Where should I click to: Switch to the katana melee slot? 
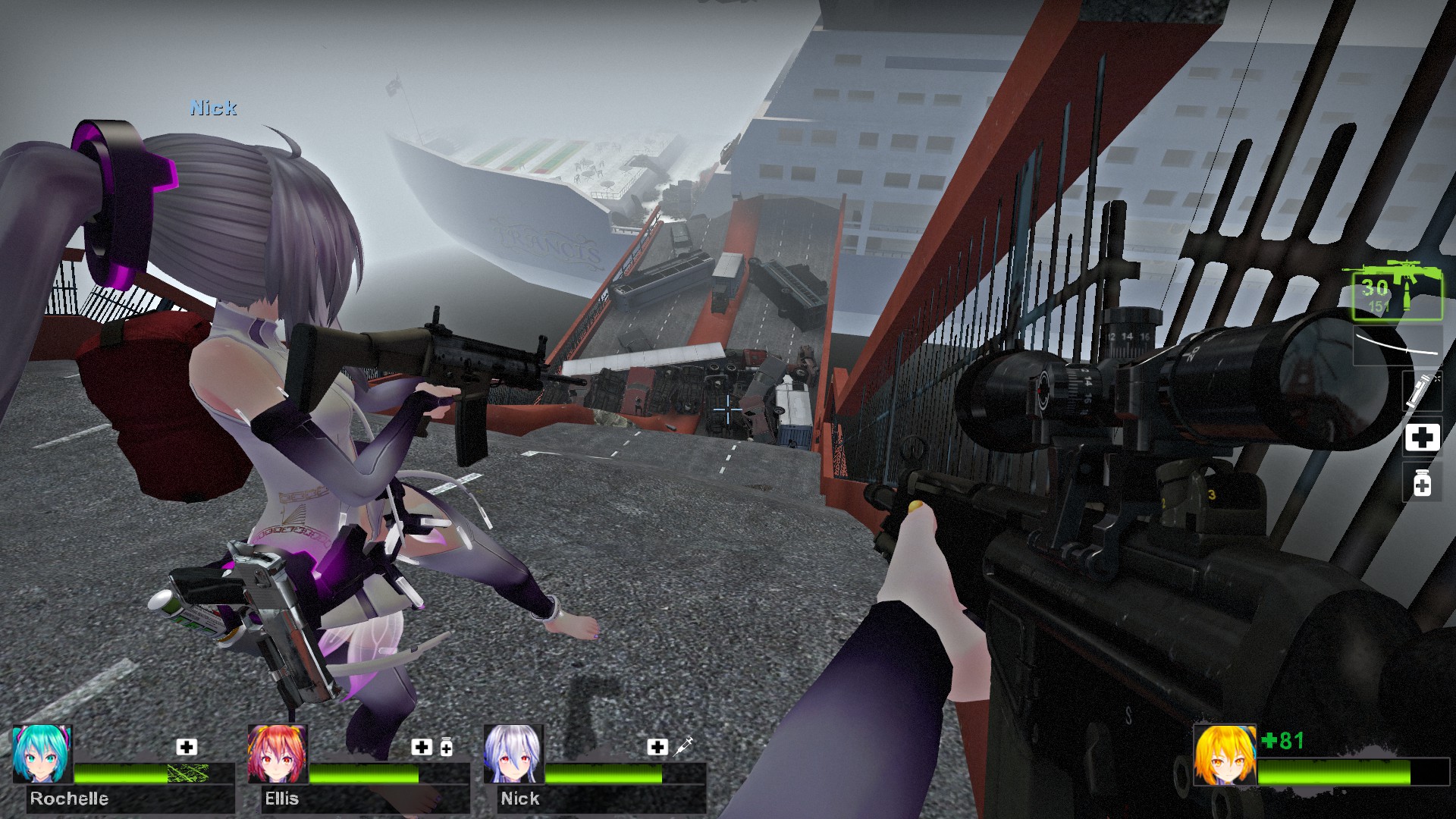coord(1397,346)
